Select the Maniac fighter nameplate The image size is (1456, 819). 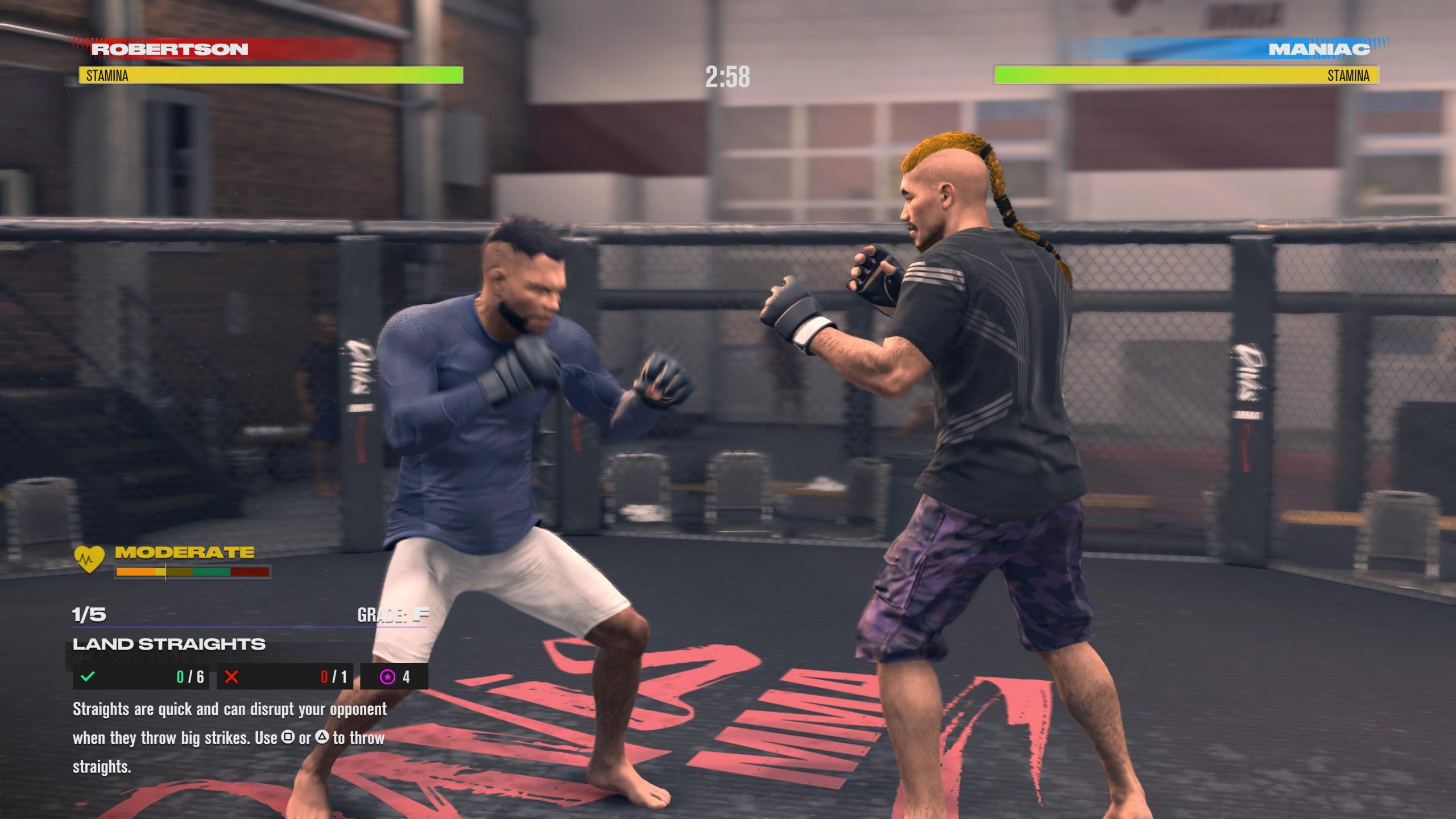(x=1319, y=49)
